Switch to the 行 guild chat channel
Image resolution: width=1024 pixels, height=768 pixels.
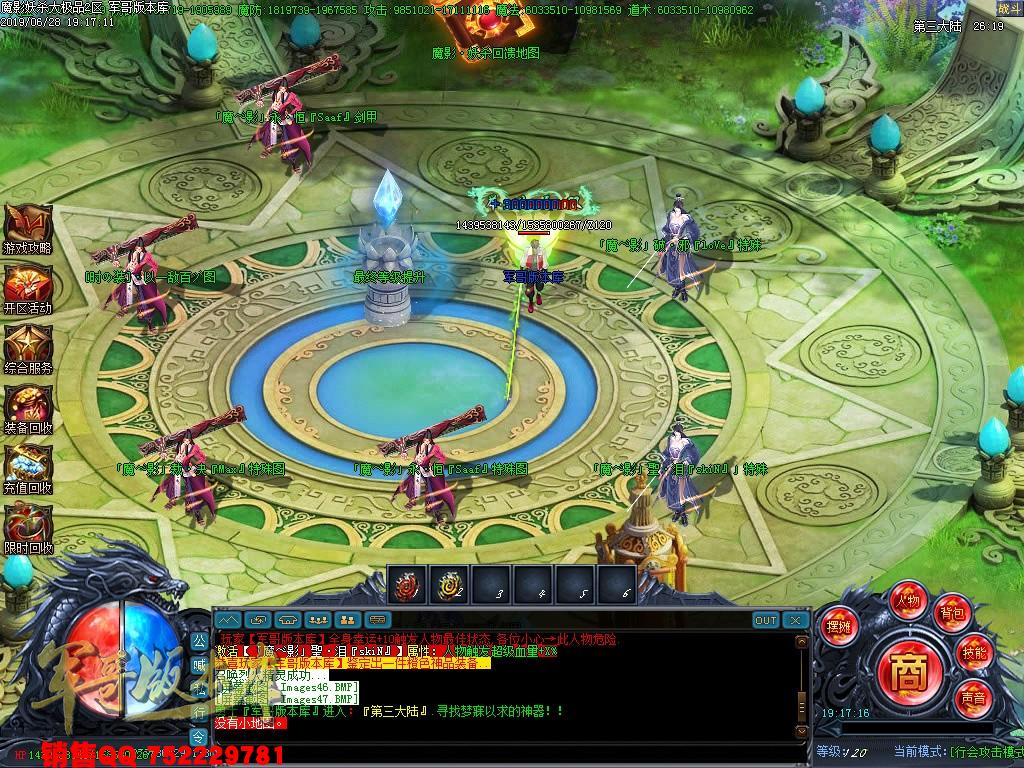(199, 712)
